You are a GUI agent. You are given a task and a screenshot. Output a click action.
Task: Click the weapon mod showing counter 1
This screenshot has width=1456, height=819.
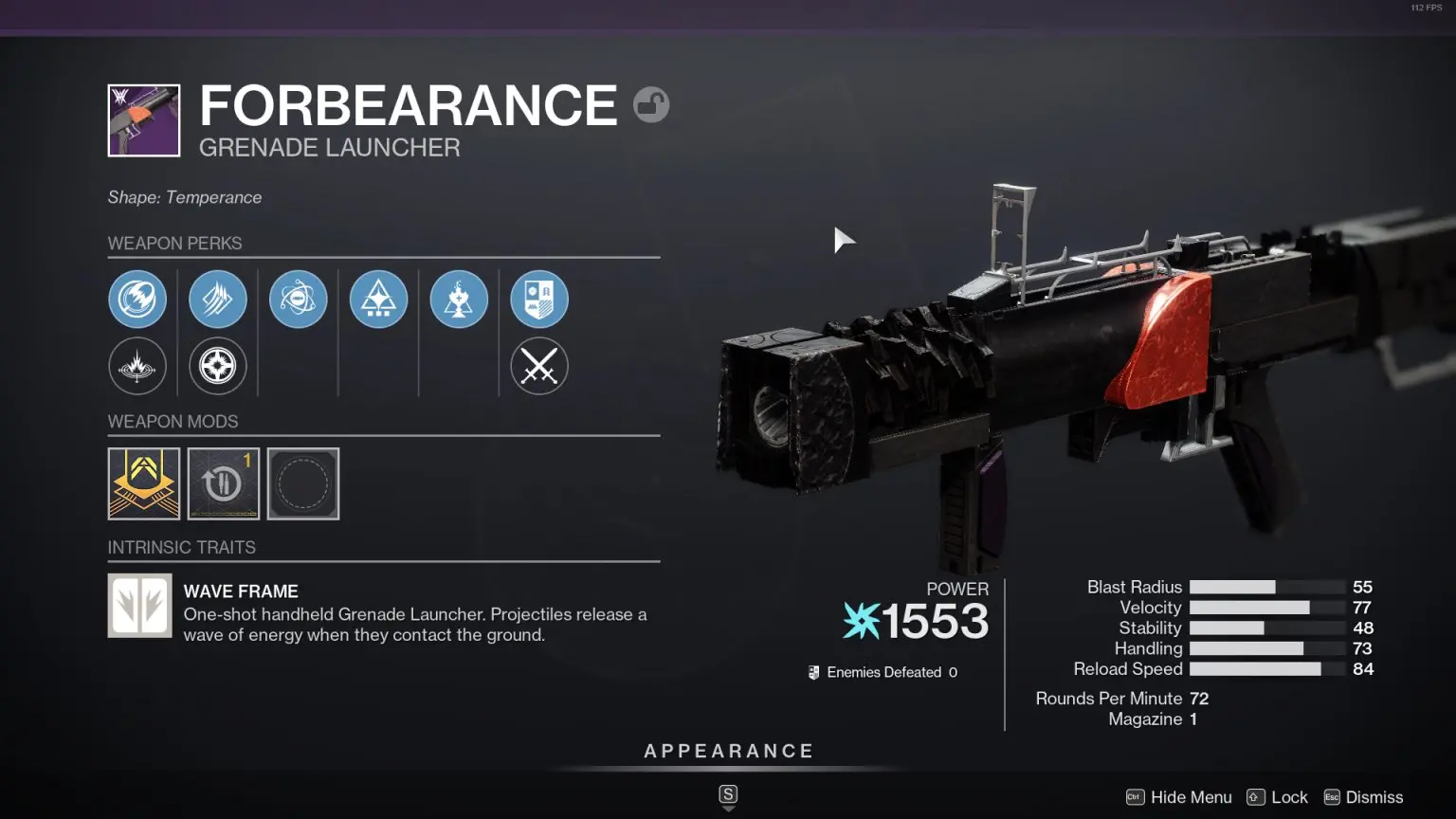(223, 483)
